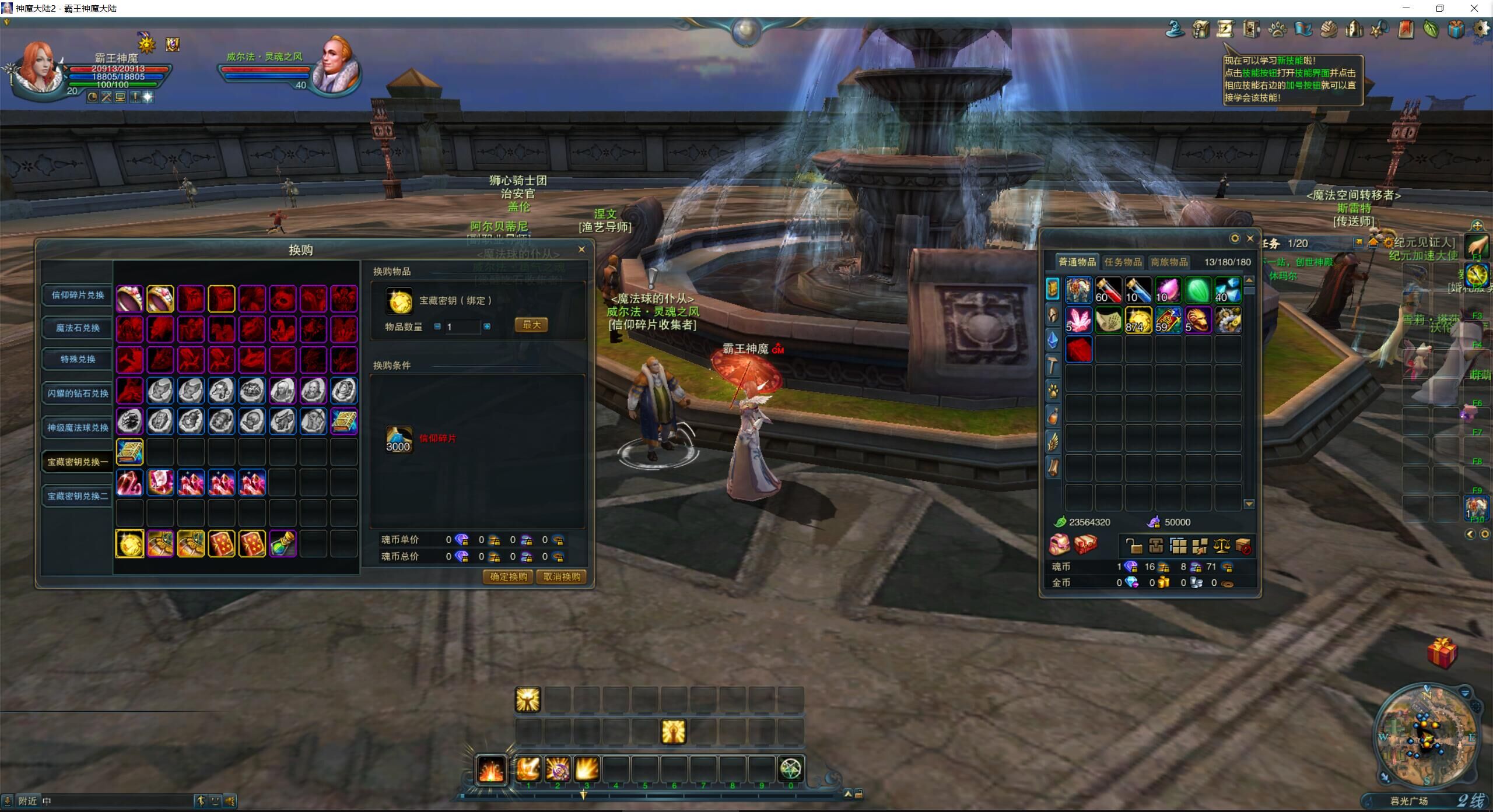Screen dimensions: 1493x812
Task: Cancel the exchange with 取消换购
Action: [562, 577]
